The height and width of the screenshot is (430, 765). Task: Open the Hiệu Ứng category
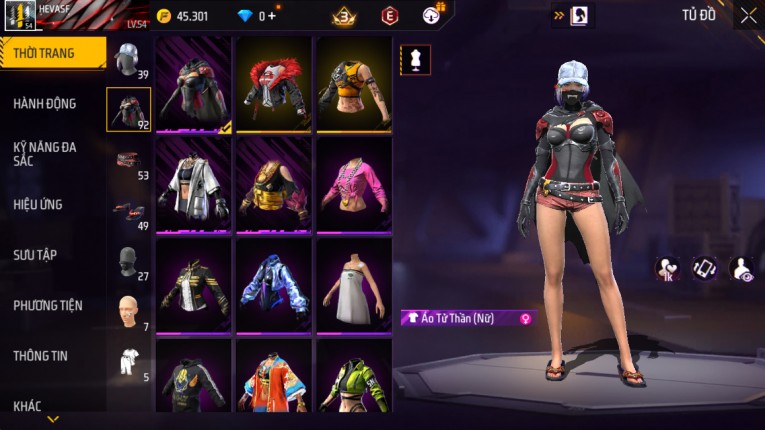pos(40,204)
